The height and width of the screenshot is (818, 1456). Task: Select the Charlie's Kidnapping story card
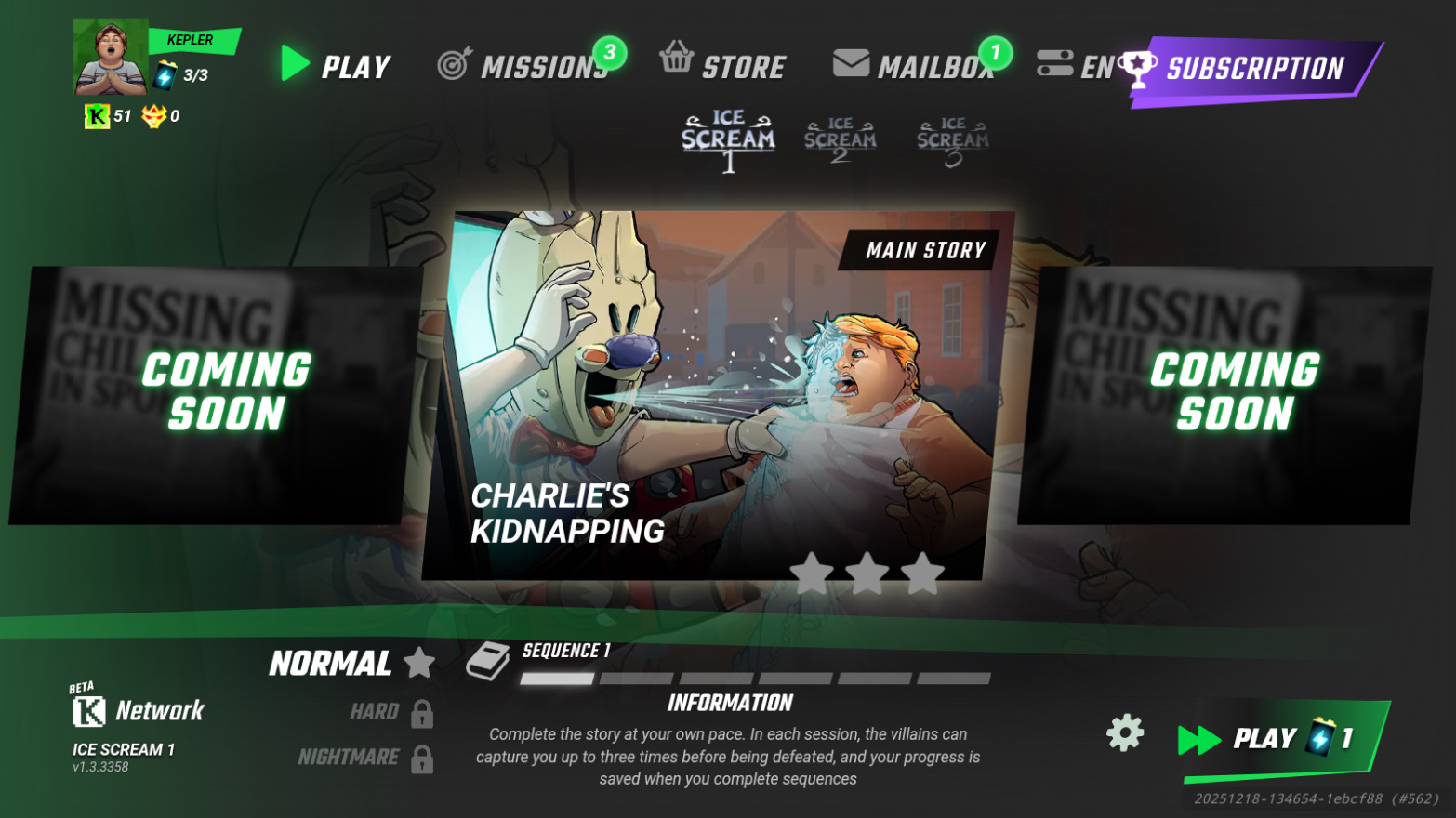pyautogui.click(x=716, y=396)
